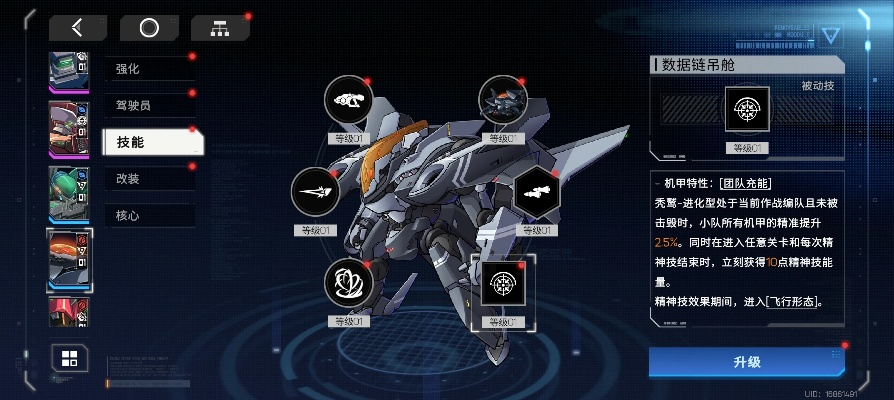This screenshot has height=400, width=894.
Task: Select the arrow-shaped beam skill icon
Action: click(316, 192)
